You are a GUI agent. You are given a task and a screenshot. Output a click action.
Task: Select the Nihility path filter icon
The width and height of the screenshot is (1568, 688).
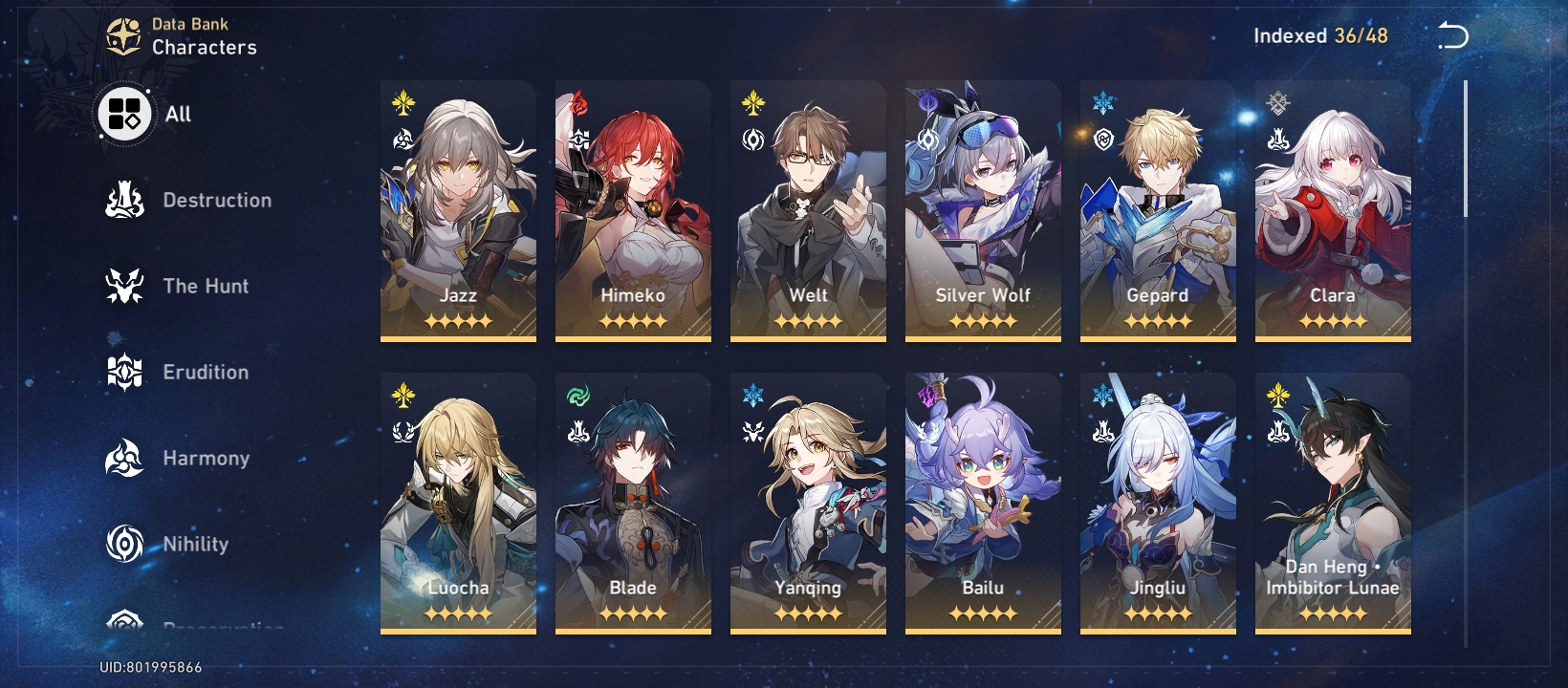tap(122, 544)
